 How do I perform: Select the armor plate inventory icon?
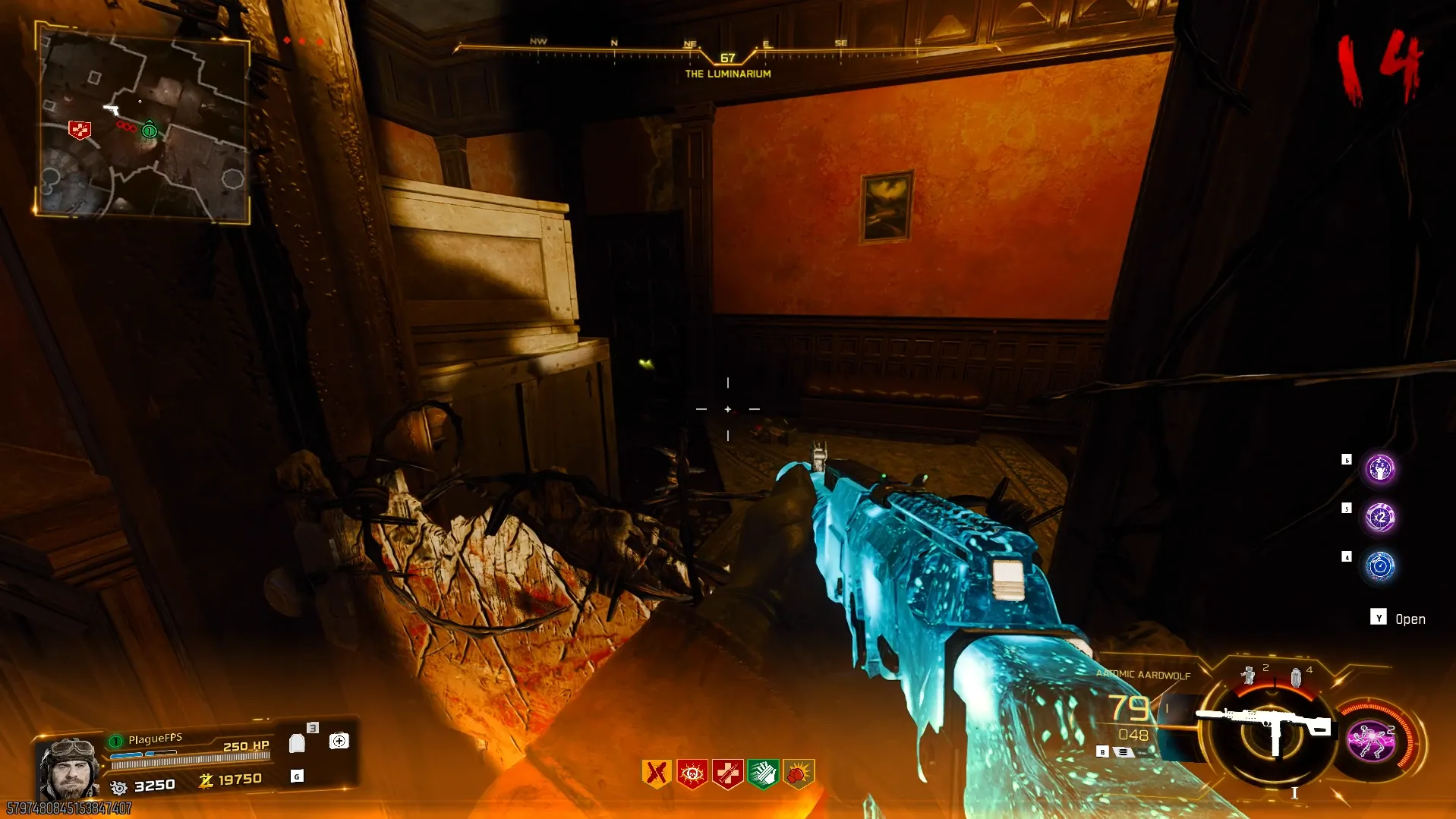(x=298, y=742)
